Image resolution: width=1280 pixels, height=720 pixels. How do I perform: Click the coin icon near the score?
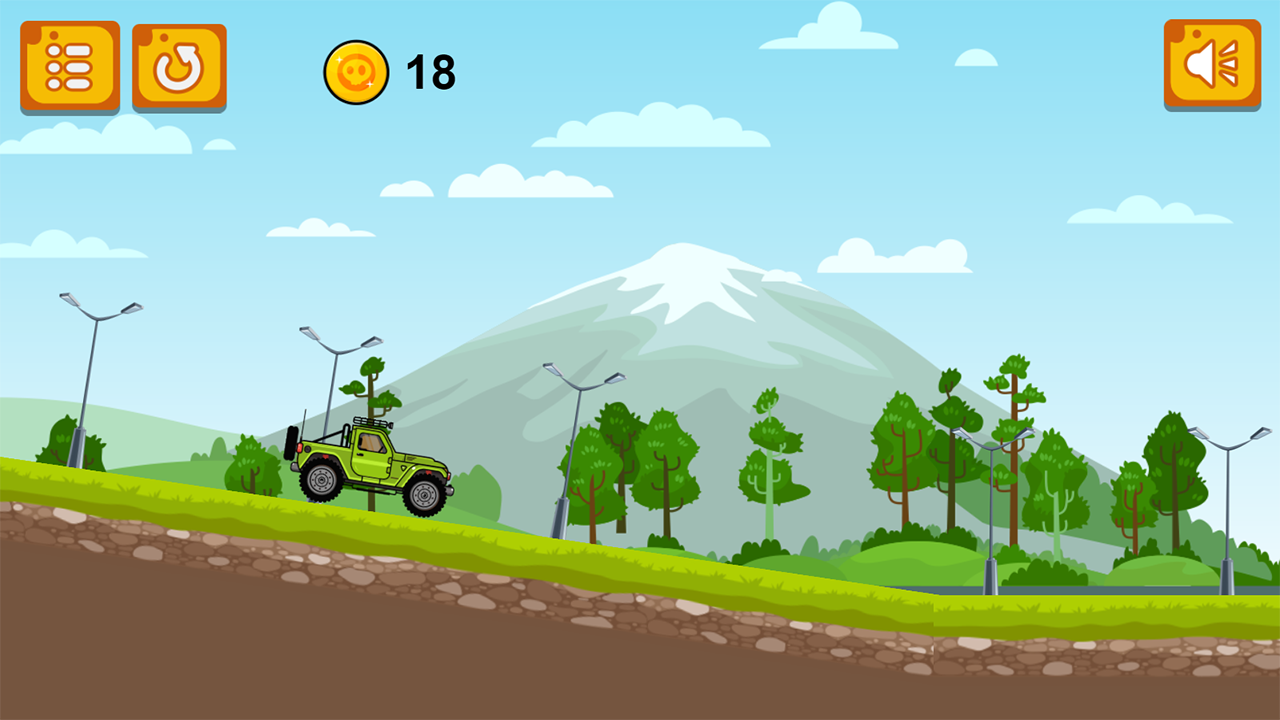coord(355,70)
